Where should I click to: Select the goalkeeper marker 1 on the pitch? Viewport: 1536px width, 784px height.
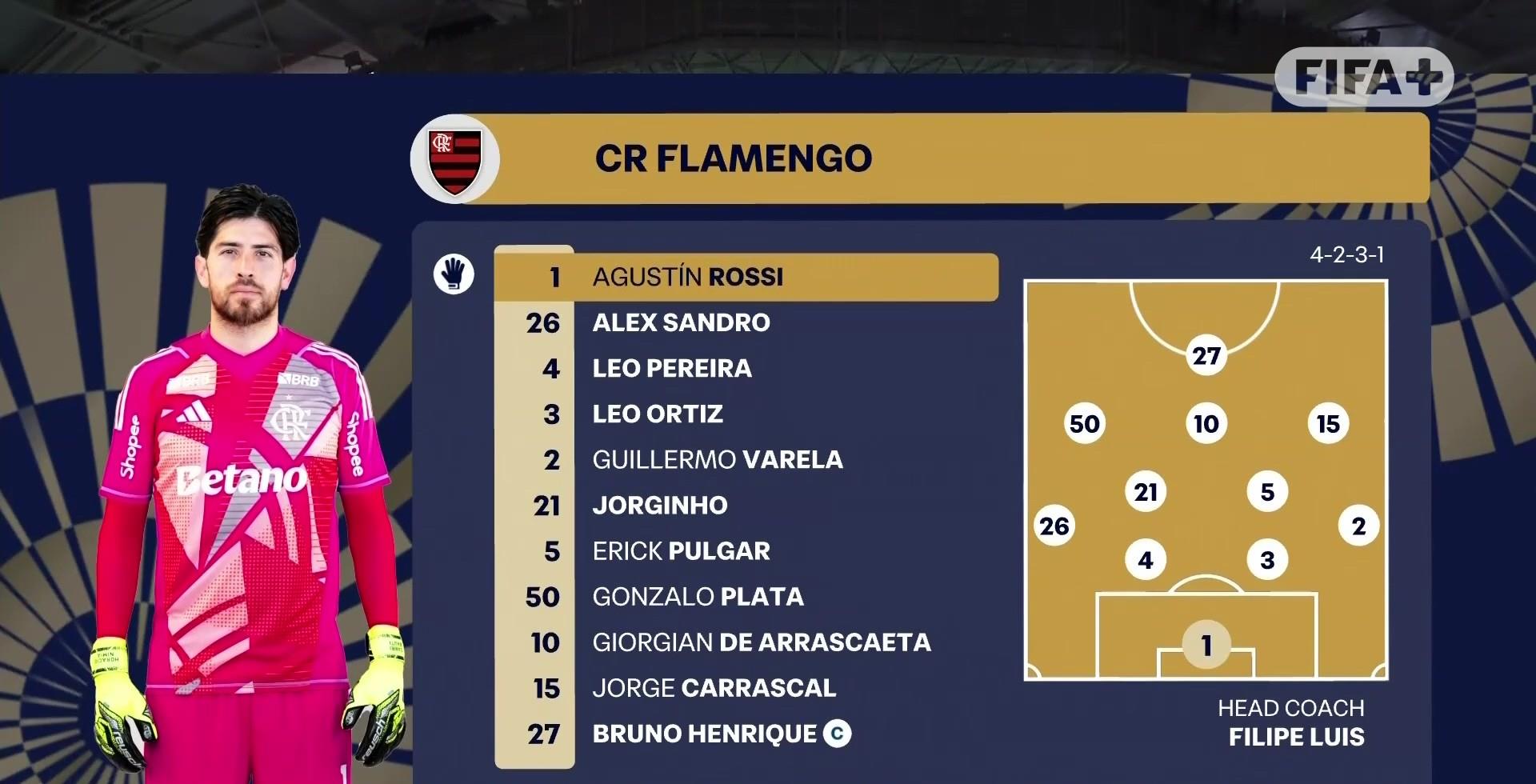(x=1206, y=644)
